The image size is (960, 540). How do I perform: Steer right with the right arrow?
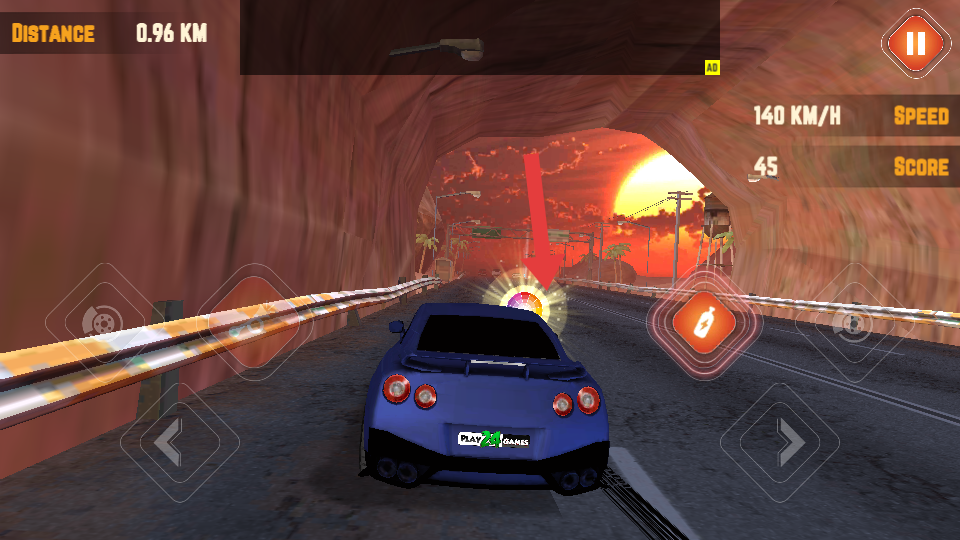tap(780, 441)
